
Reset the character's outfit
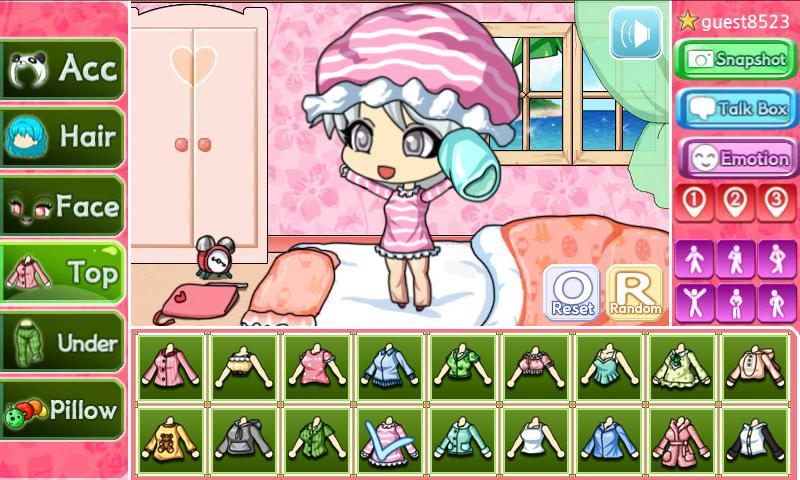(x=571, y=293)
